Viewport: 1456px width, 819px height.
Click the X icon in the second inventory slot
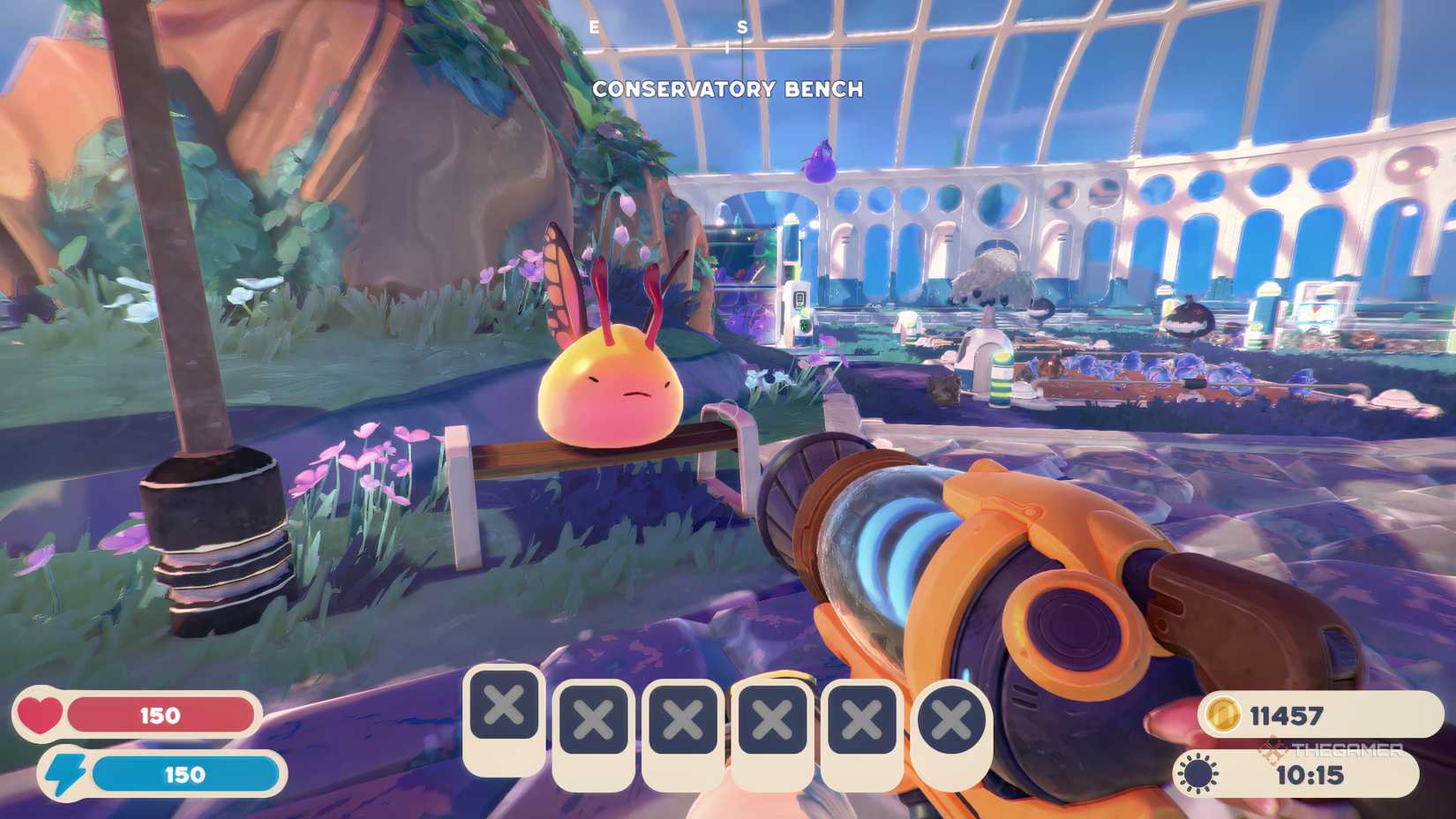click(x=593, y=719)
